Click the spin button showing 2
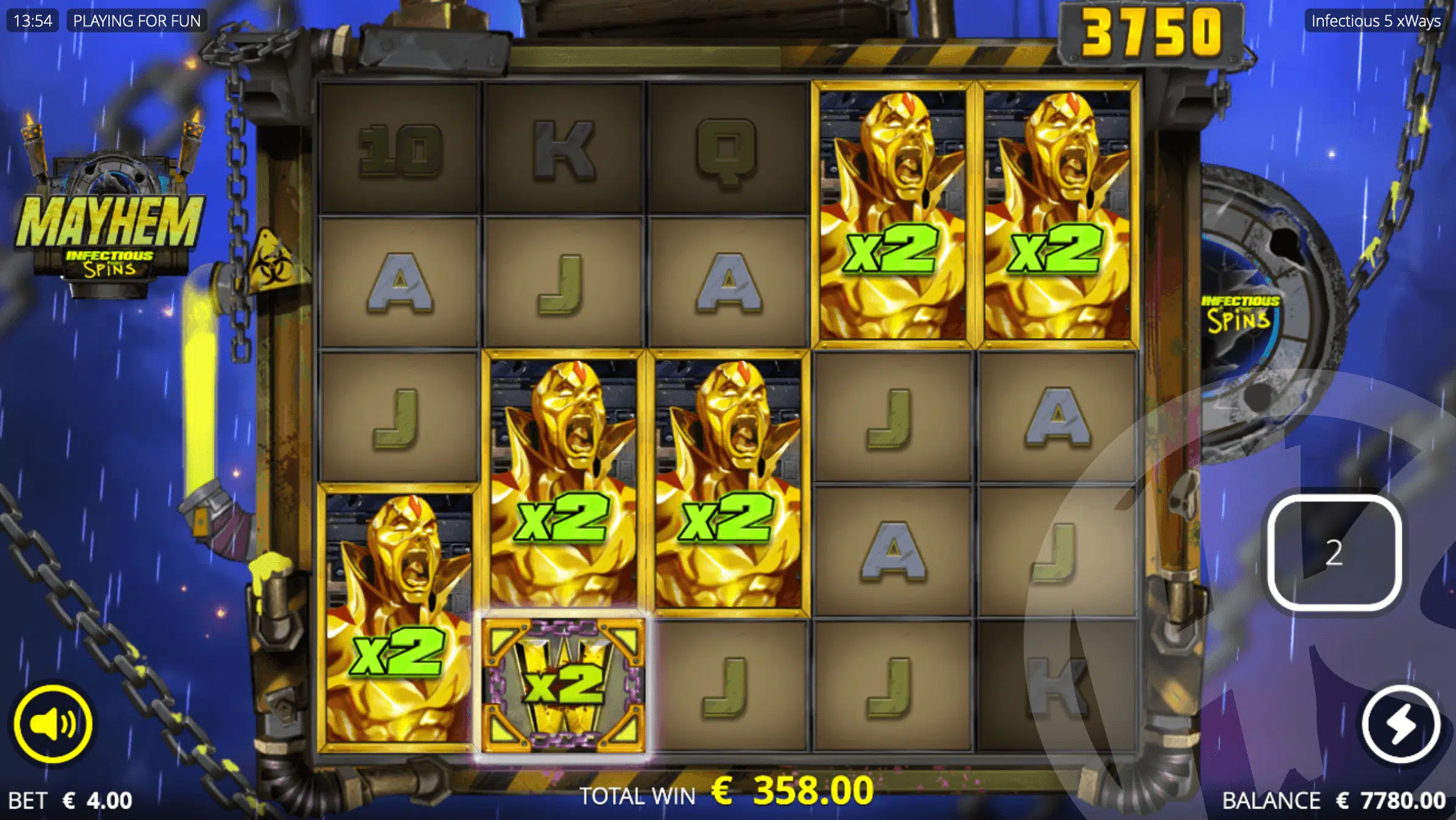 pyautogui.click(x=1334, y=553)
